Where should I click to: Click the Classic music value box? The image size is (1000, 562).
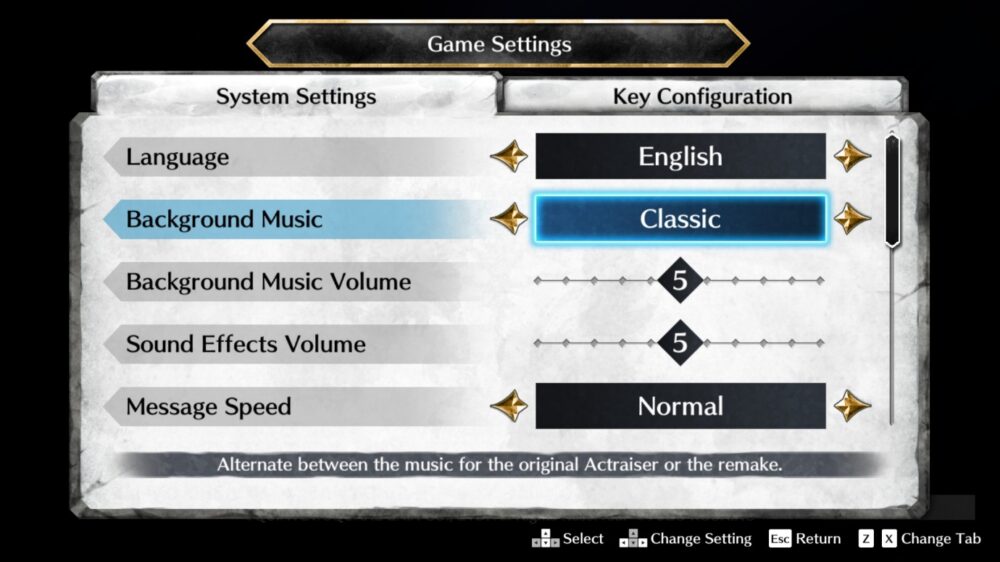pyautogui.click(x=681, y=219)
